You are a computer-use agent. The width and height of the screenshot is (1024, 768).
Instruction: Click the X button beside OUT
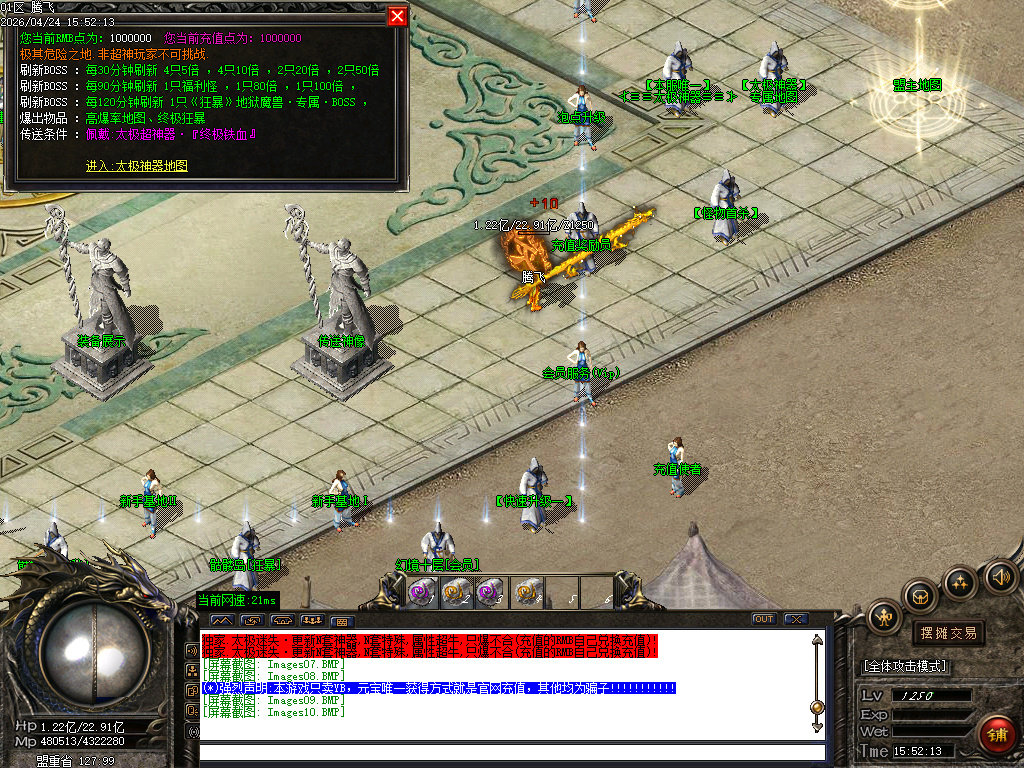[795, 620]
